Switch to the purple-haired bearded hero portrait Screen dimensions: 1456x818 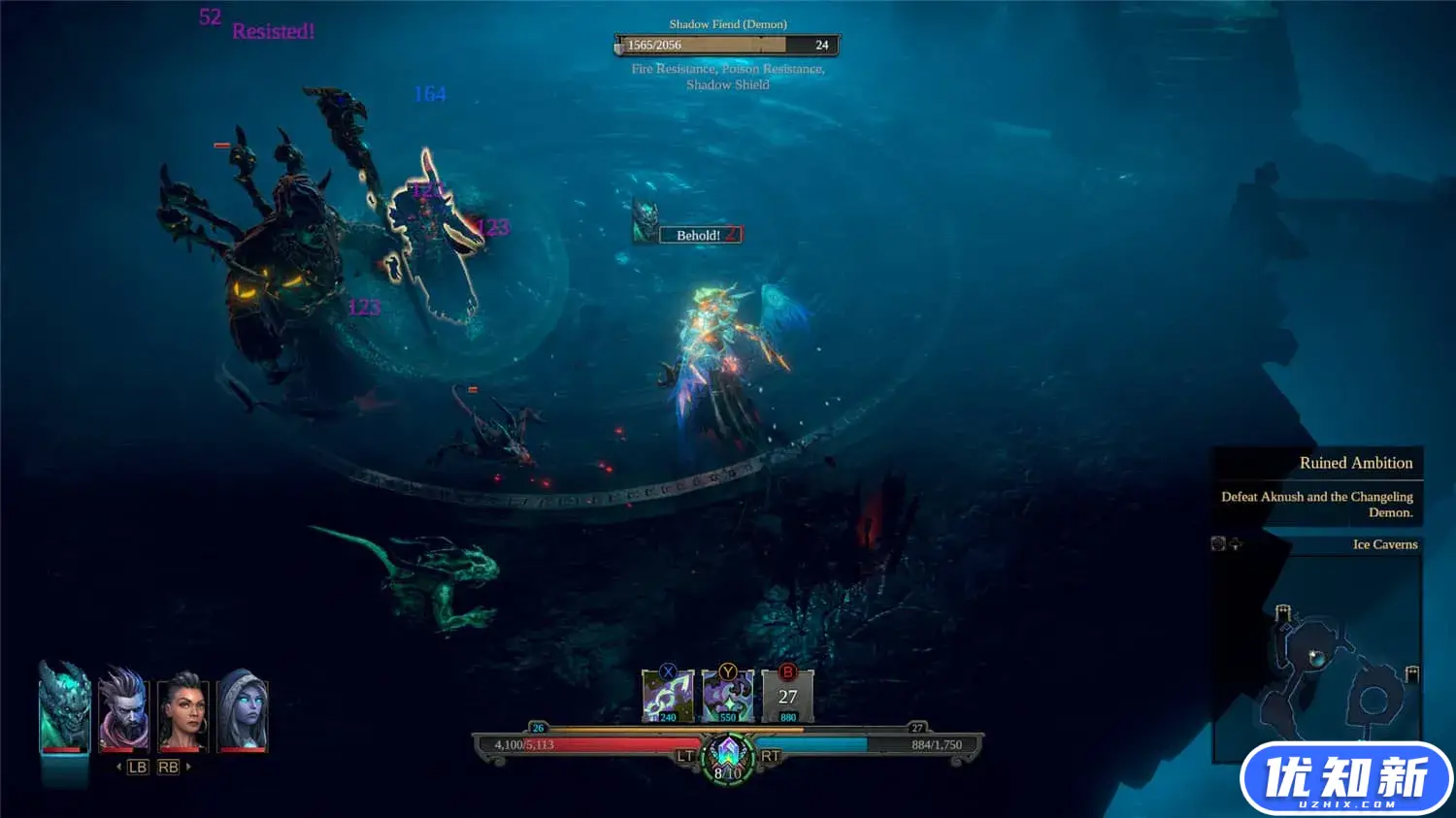point(124,708)
